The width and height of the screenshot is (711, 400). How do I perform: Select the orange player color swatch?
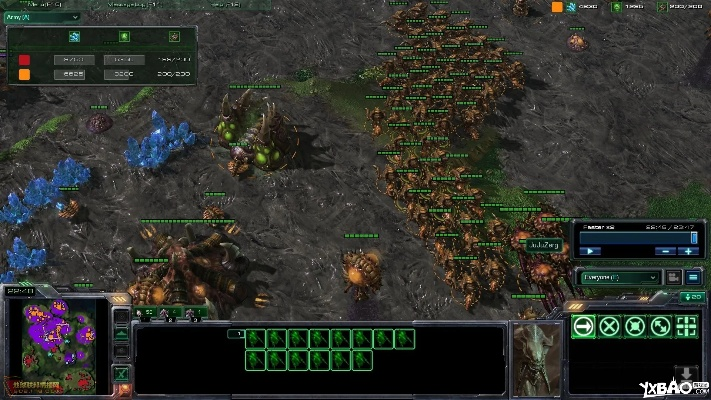[24, 74]
